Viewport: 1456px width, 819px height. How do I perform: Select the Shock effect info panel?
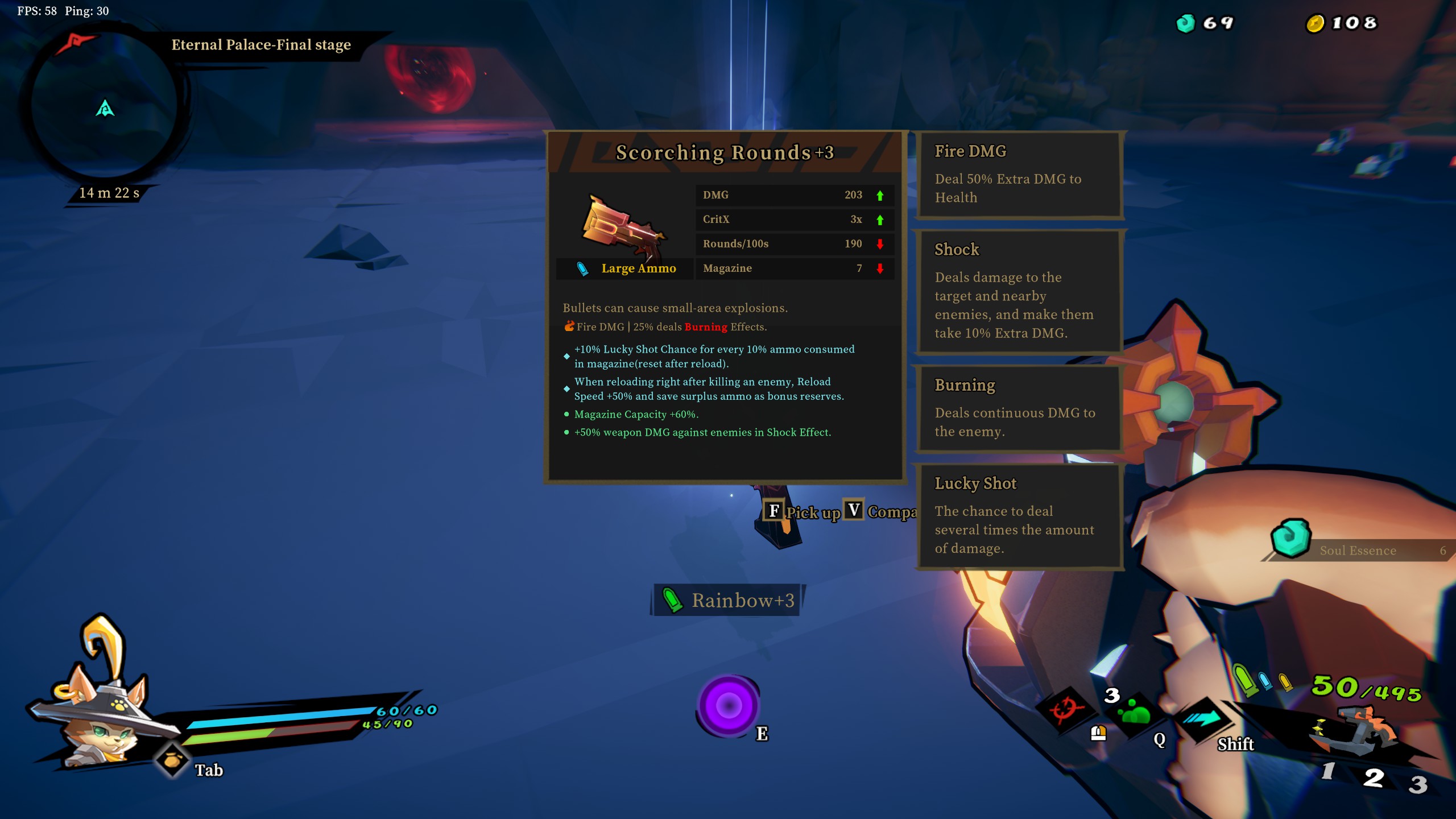[x=1019, y=292]
